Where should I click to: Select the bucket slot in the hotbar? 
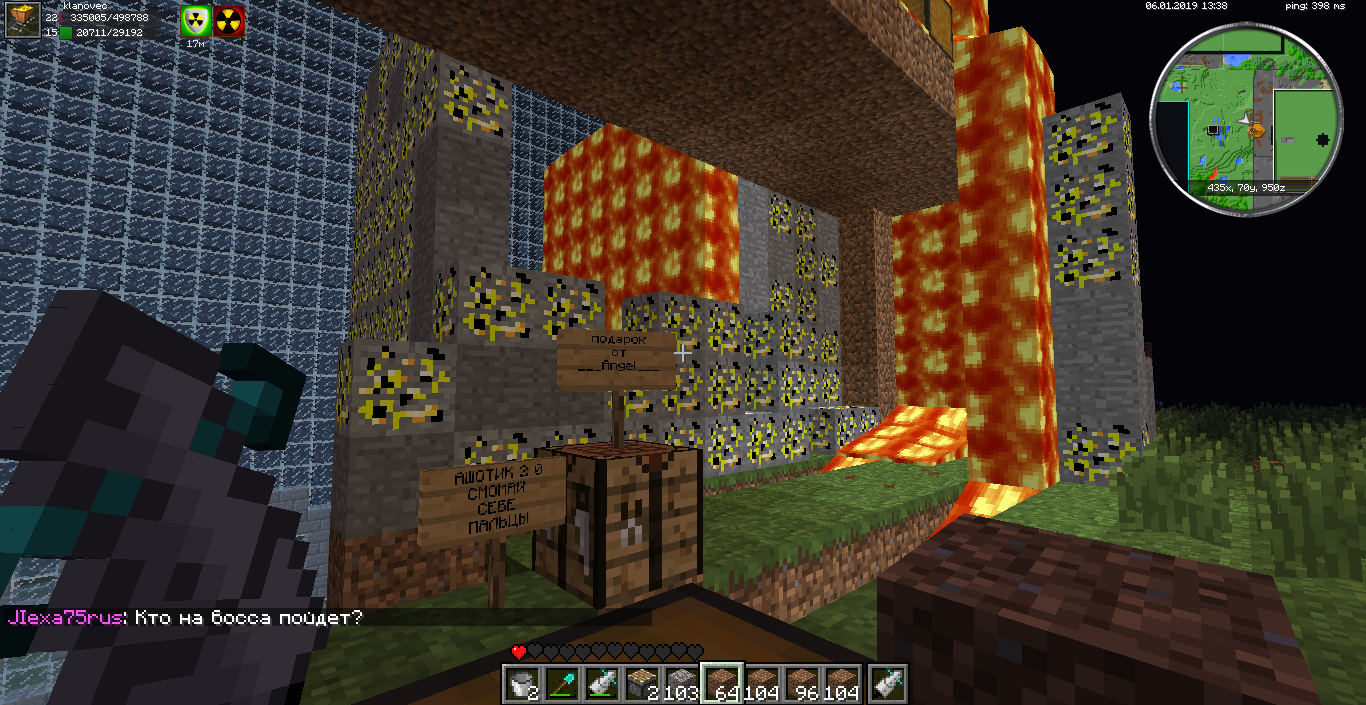pyautogui.click(x=520, y=682)
